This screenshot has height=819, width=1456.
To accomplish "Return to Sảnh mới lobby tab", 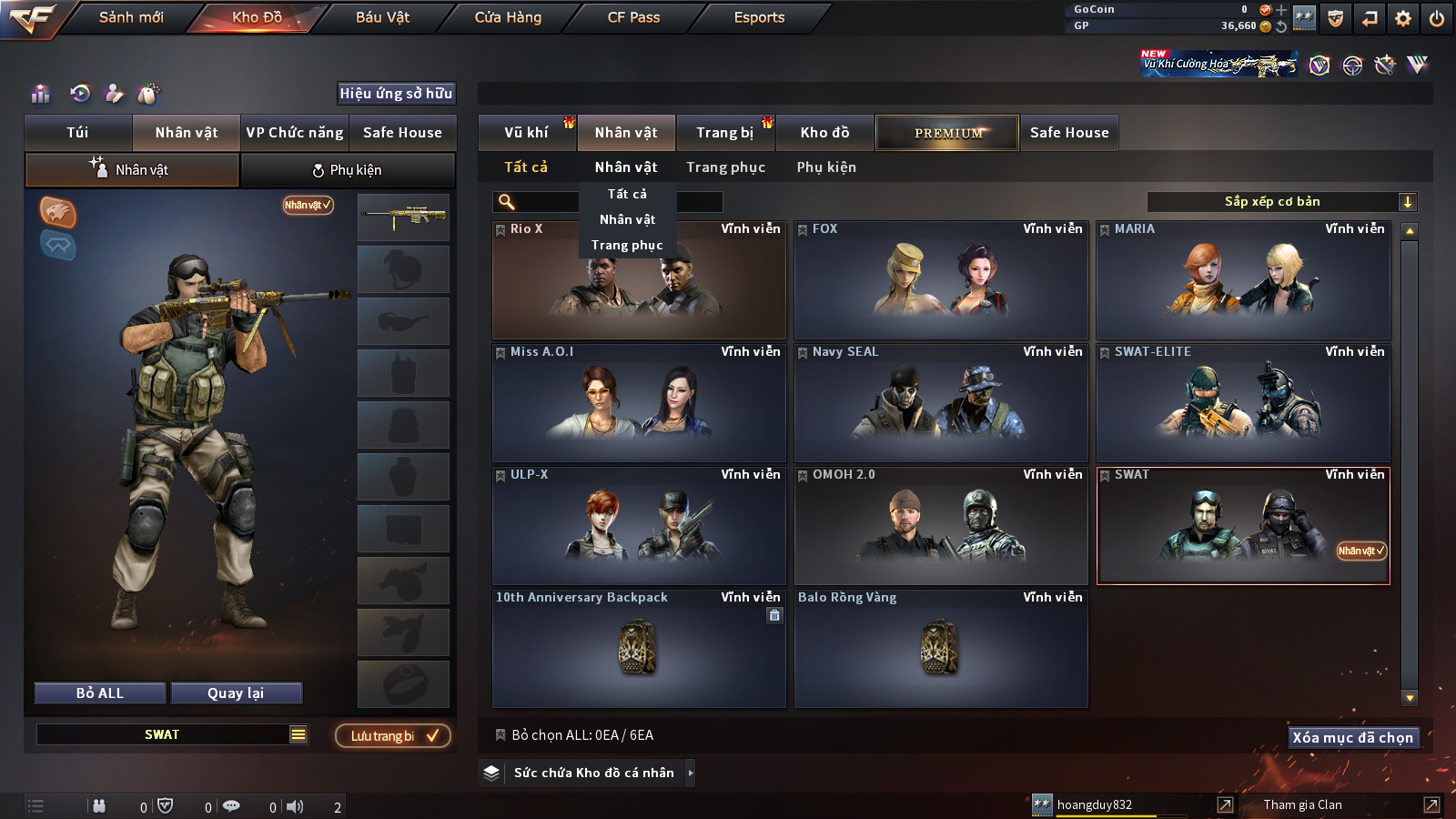I will [131, 17].
